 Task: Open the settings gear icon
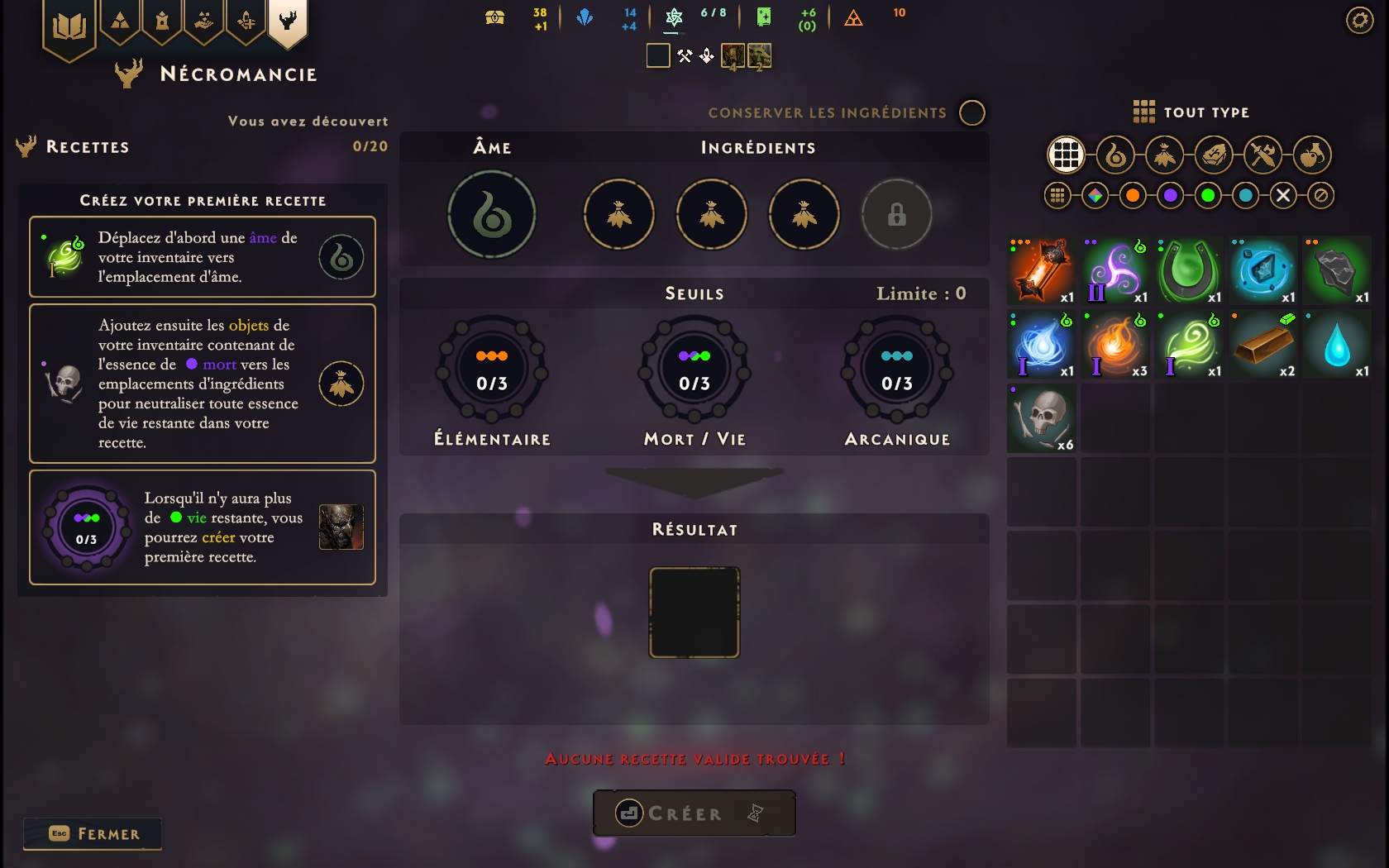pyautogui.click(x=1359, y=20)
